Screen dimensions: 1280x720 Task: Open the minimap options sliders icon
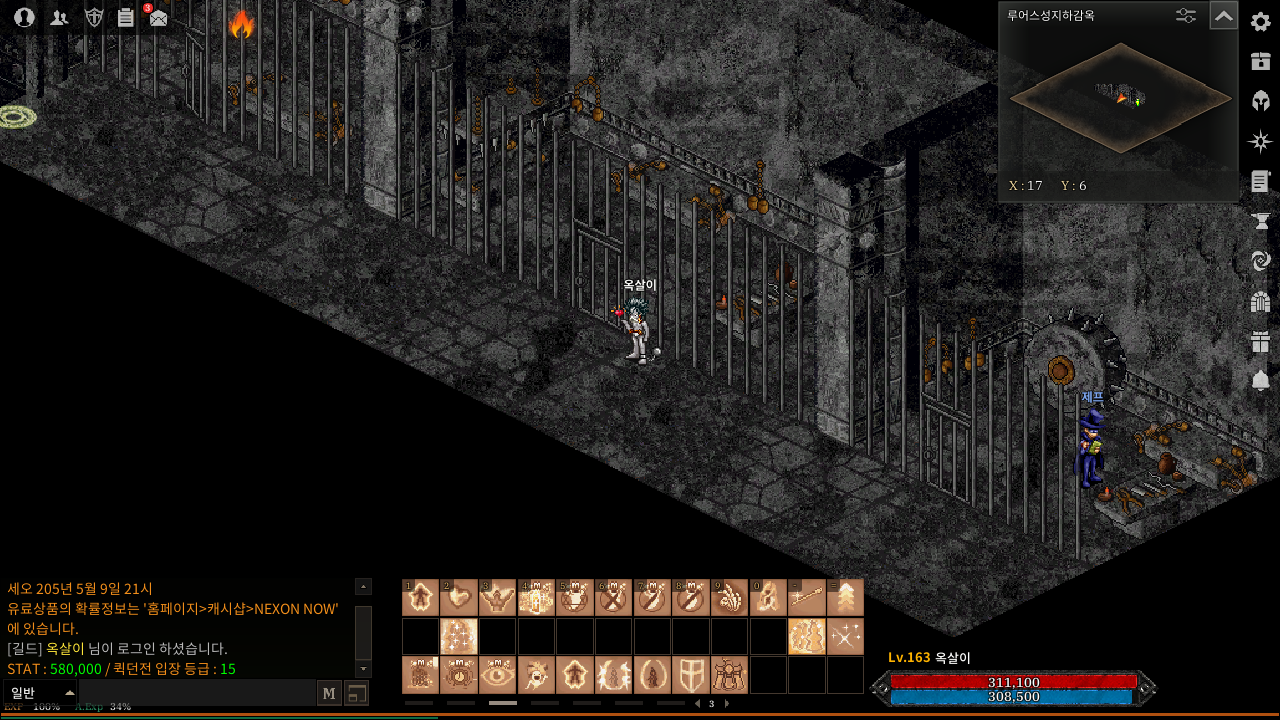1186,16
